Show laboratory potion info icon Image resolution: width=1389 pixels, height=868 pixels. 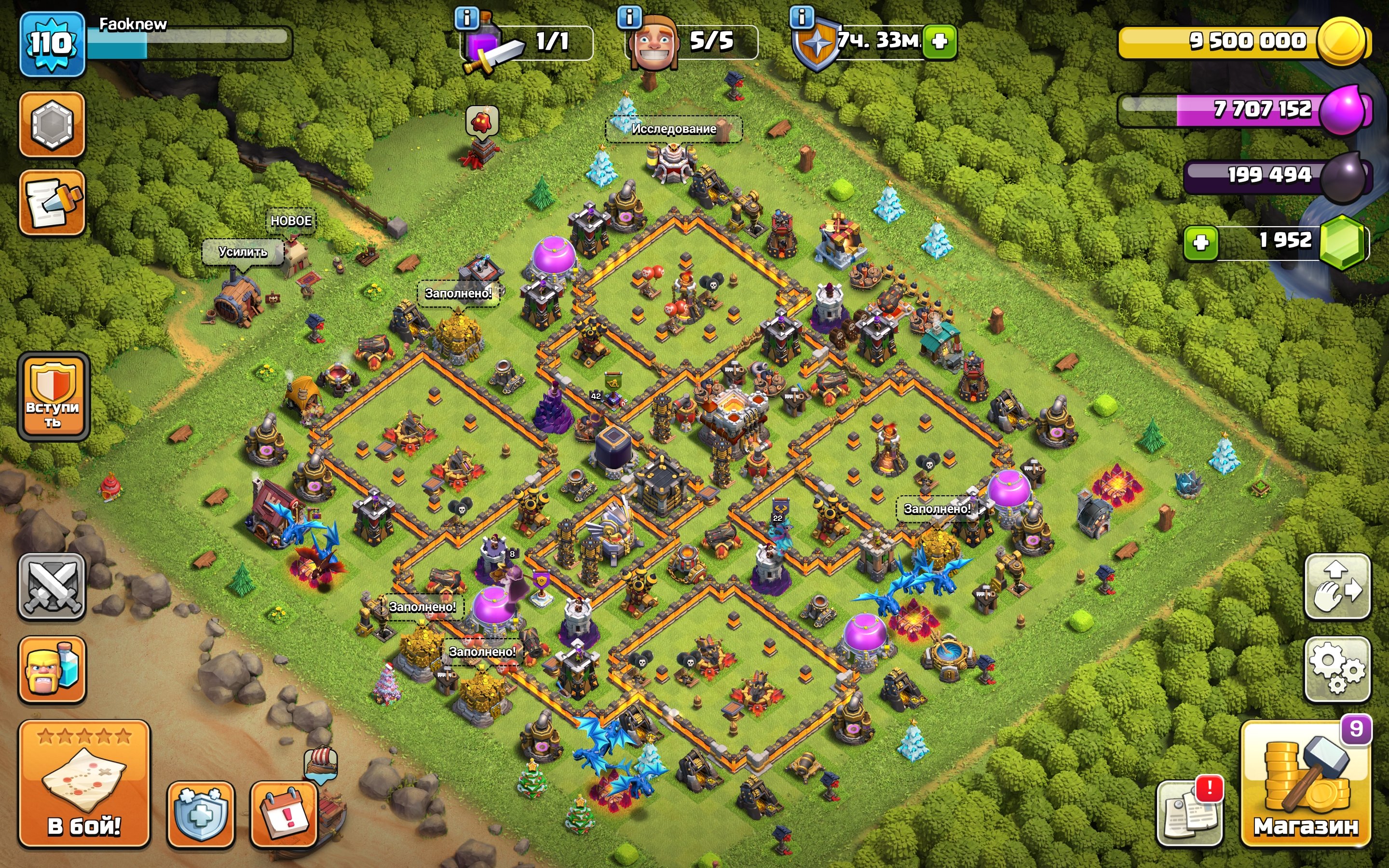pos(467,18)
